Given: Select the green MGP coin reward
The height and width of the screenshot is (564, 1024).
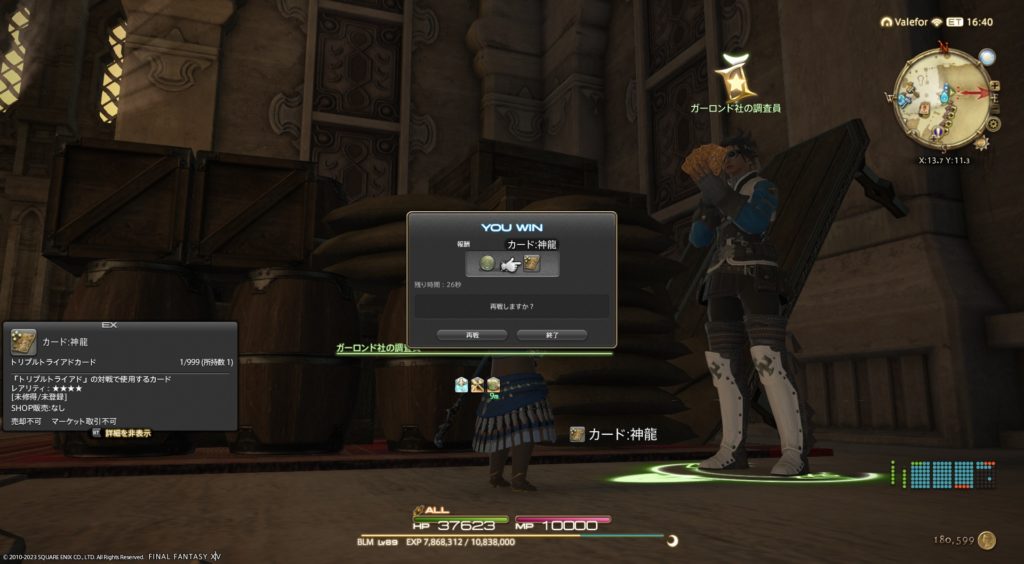Looking at the screenshot, I should tap(488, 263).
